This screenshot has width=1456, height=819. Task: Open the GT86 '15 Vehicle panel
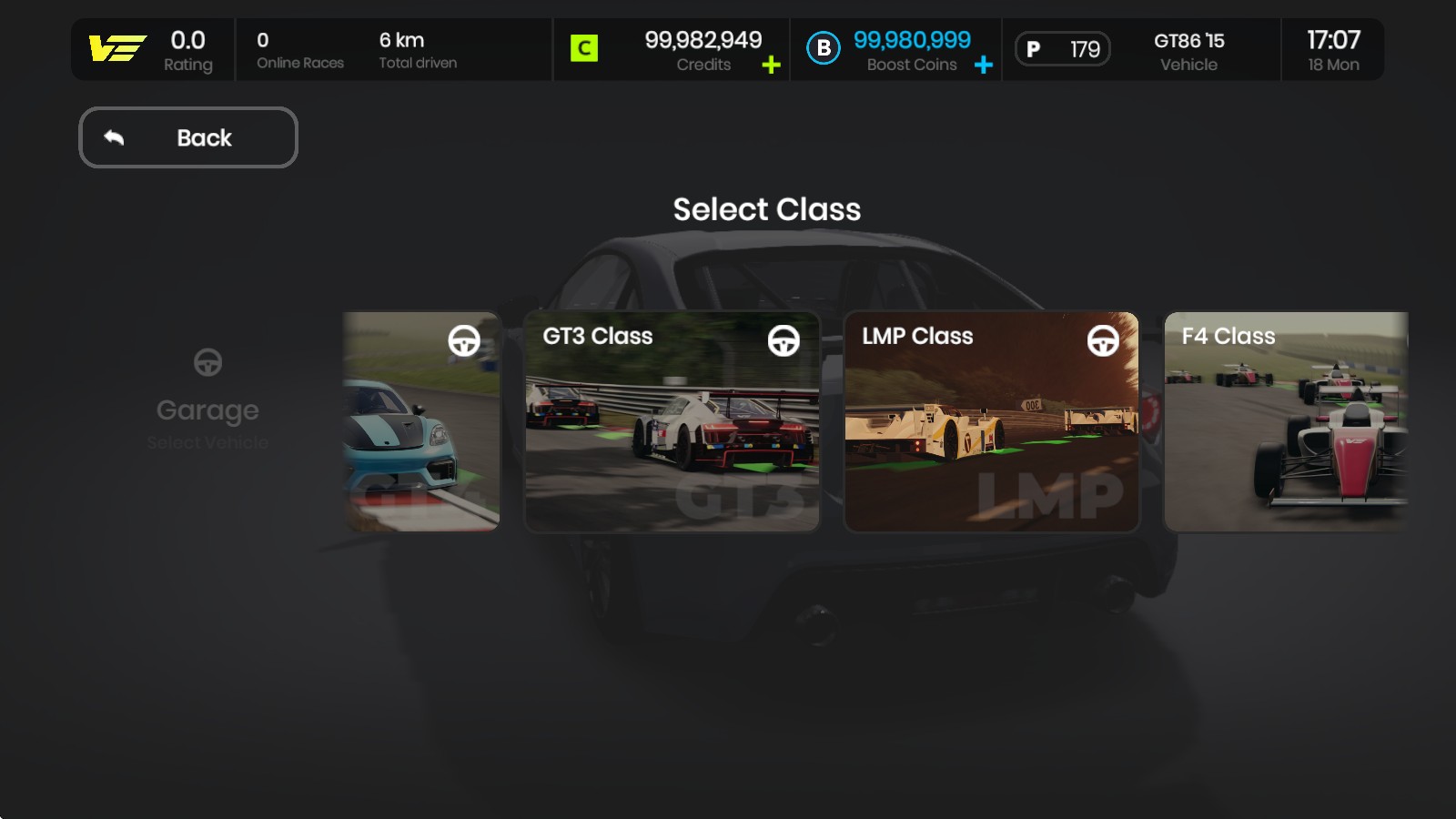pos(1188,51)
